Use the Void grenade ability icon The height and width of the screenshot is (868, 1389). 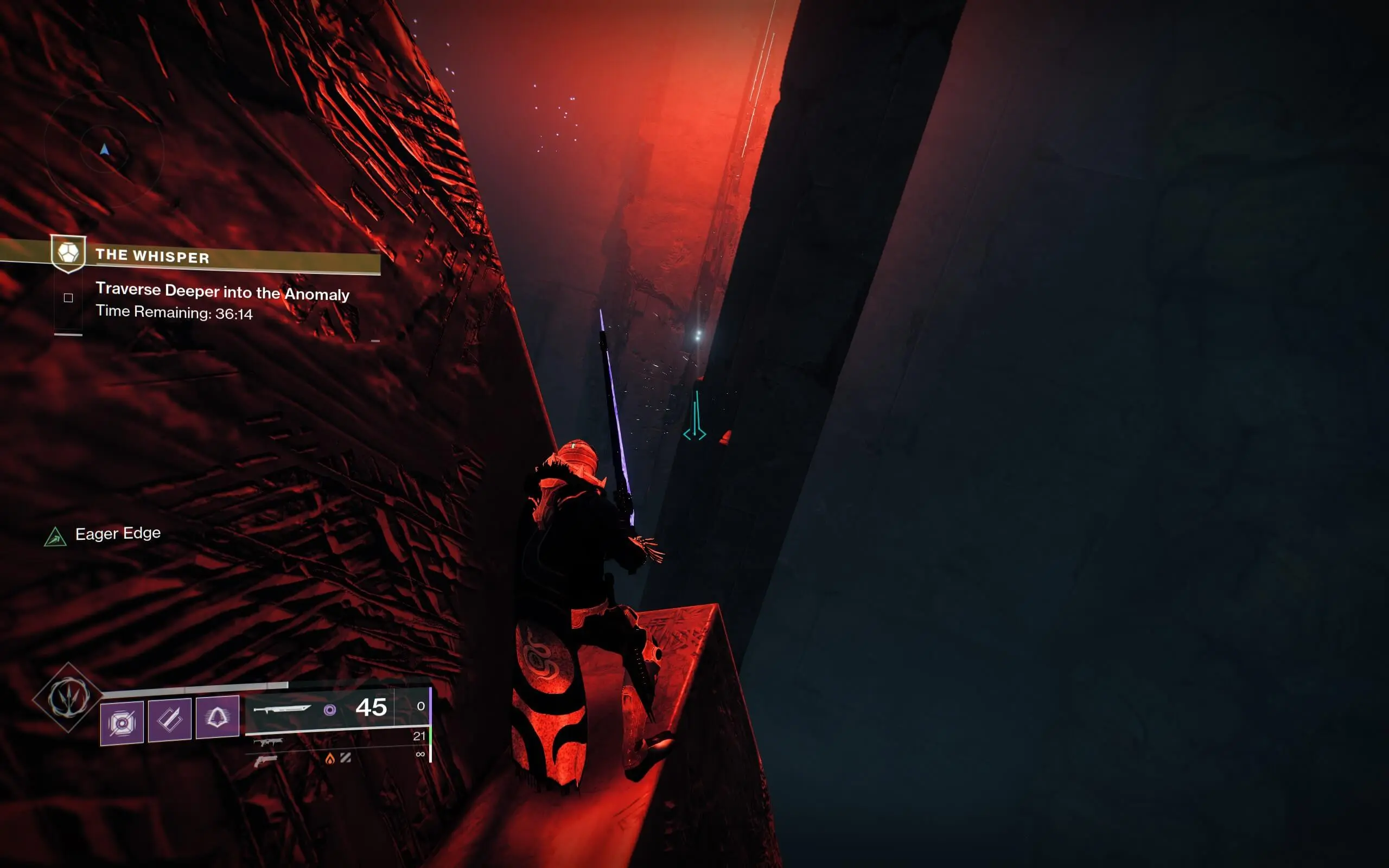pos(122,722)
